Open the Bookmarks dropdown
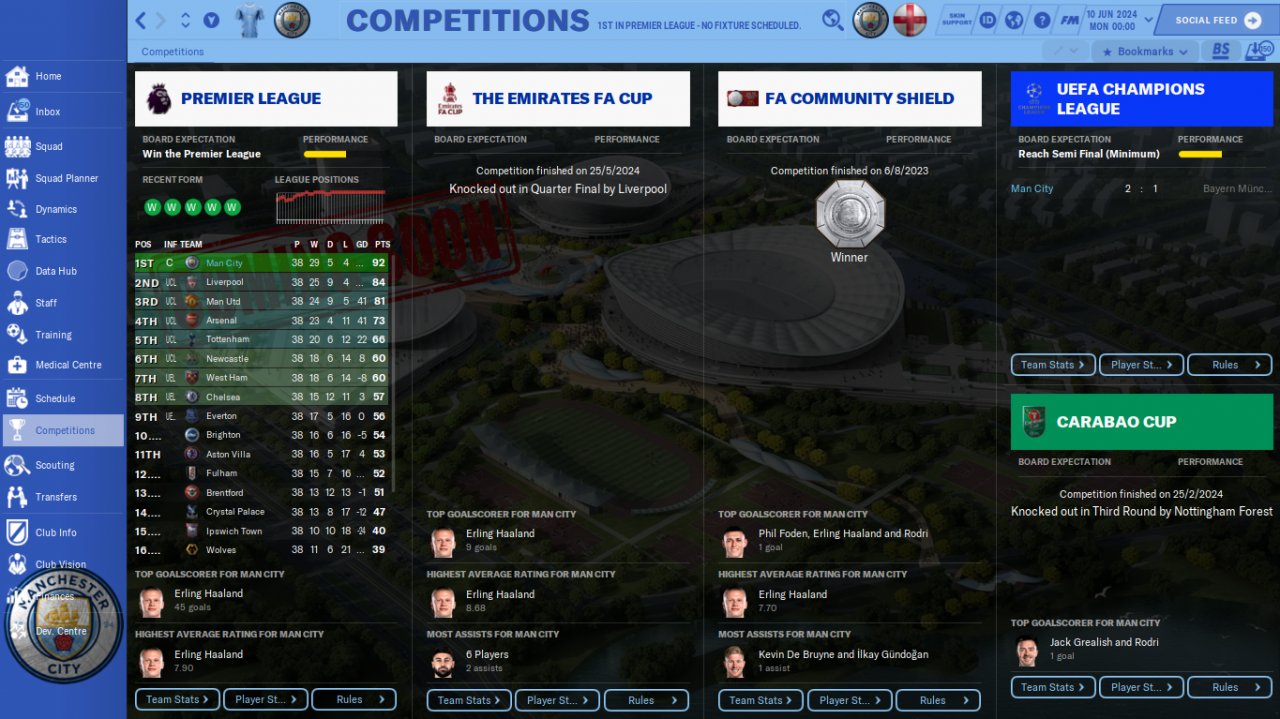This screenshot has height=719, width=1280. [x=1144, y=51]
